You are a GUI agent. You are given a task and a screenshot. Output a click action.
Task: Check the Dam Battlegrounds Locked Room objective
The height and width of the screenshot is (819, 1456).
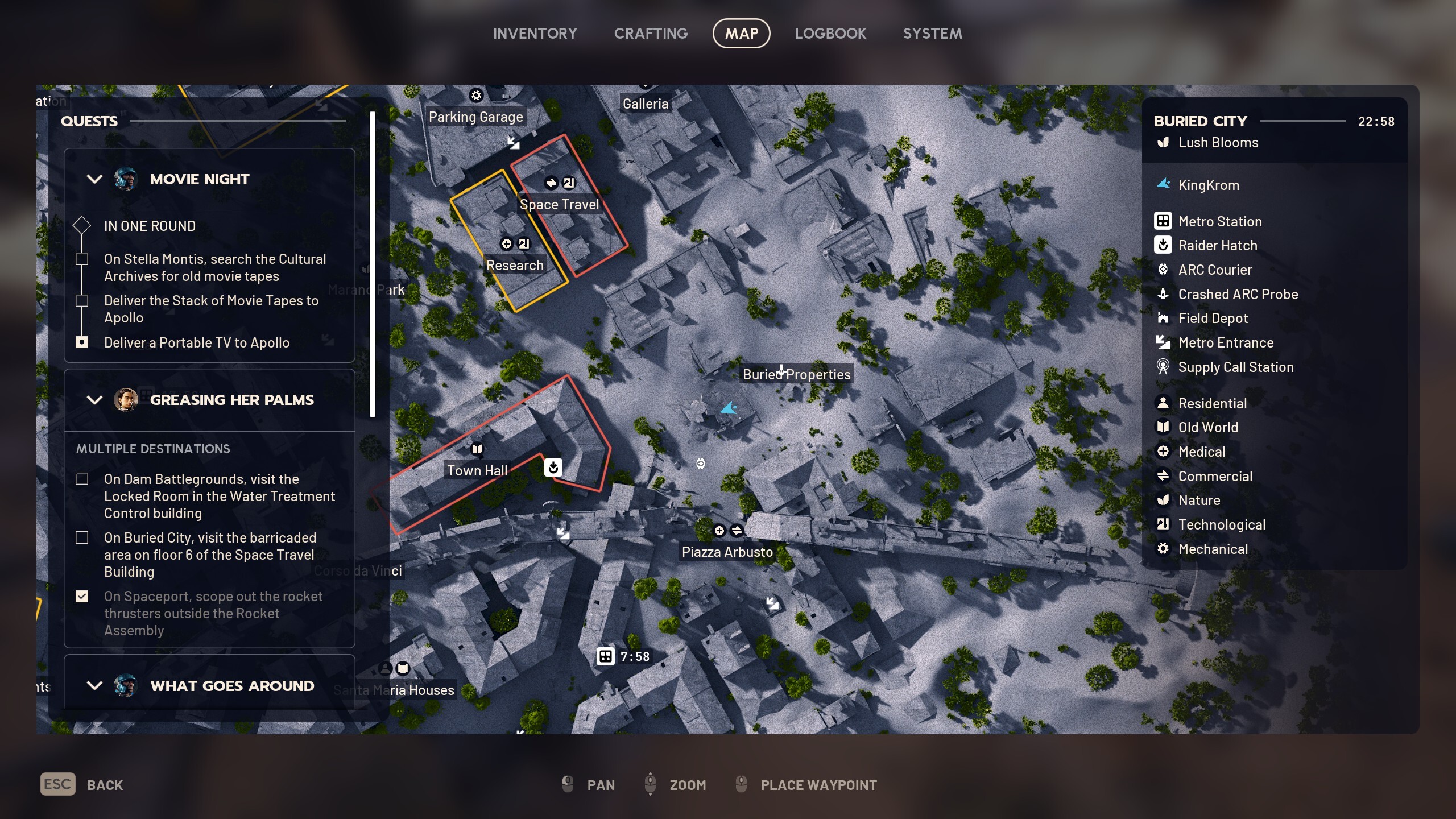pyautogui.click(x=82, y=479)
